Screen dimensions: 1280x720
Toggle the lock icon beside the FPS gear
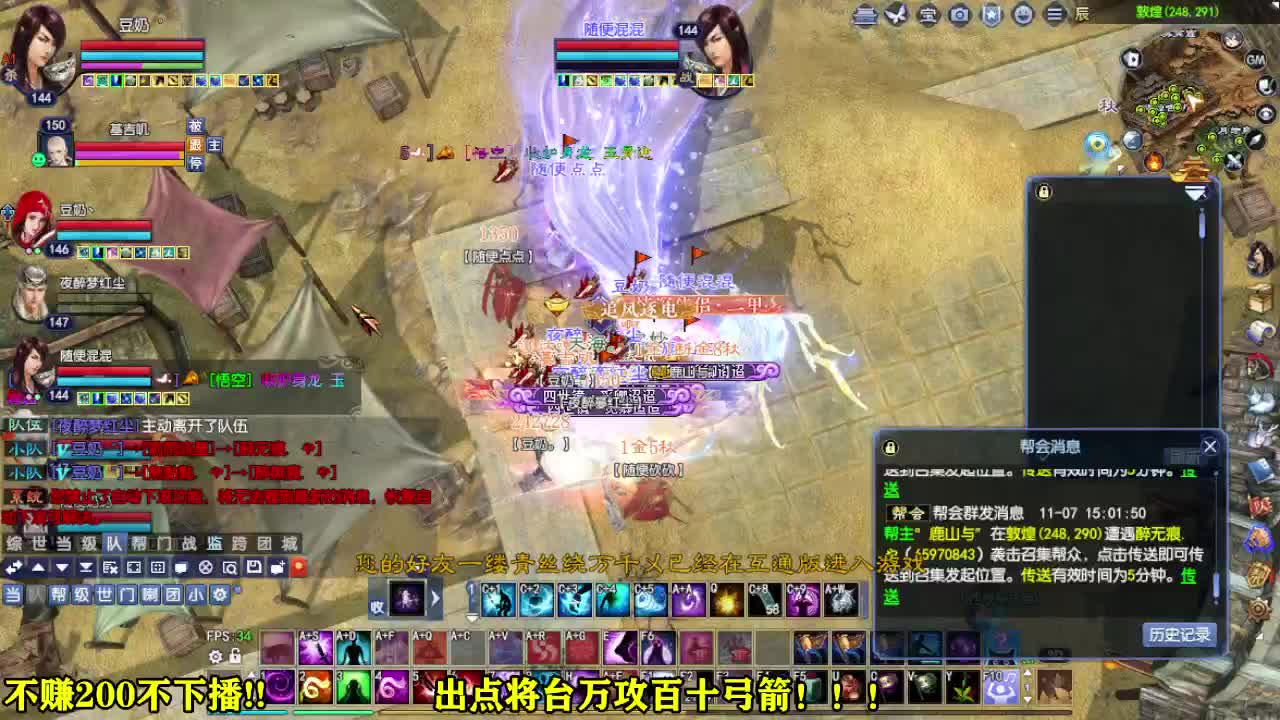click(x=234, y=656)
